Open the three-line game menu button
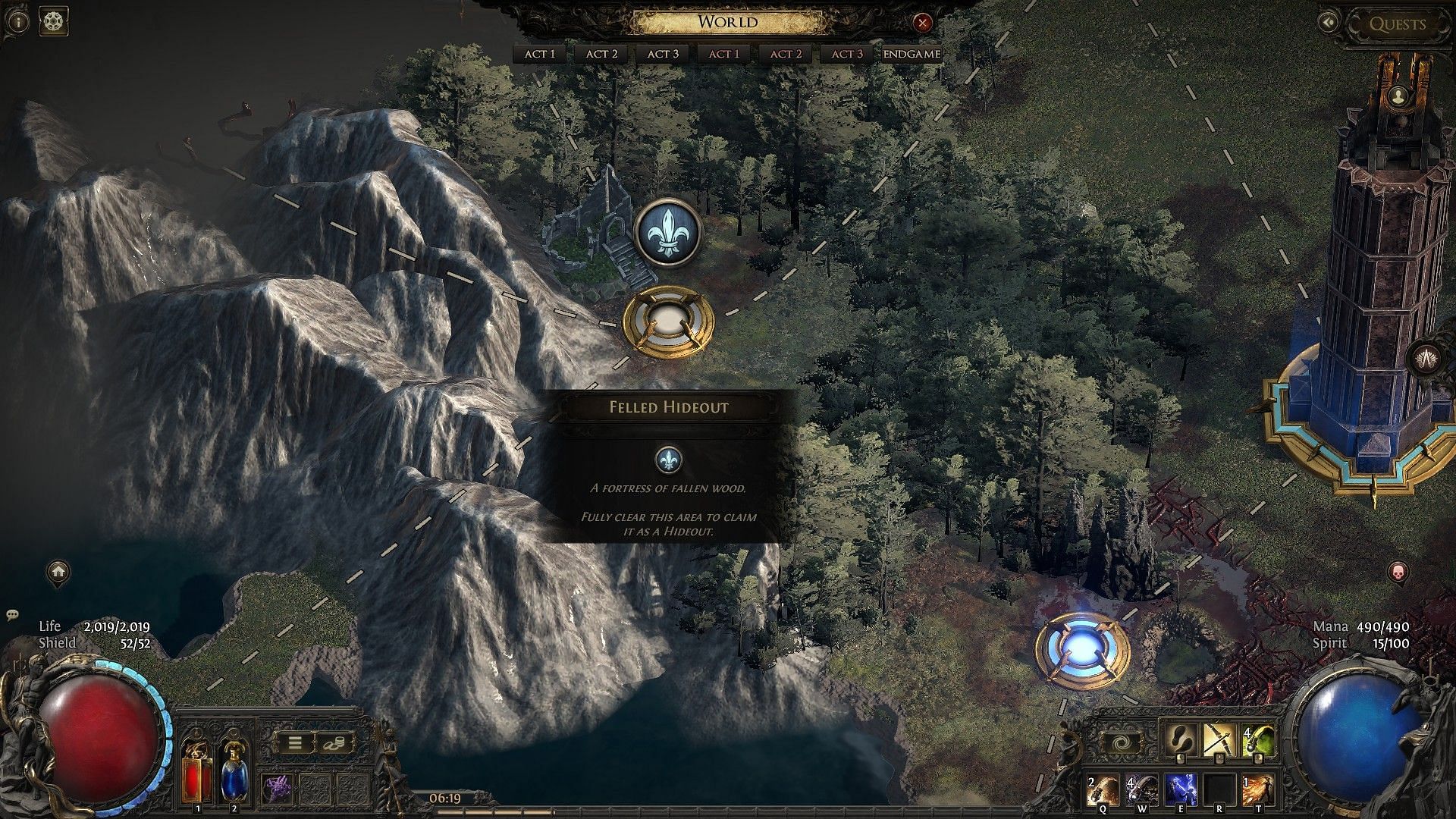Screen dimensions: 1456x819 [294, 743]
